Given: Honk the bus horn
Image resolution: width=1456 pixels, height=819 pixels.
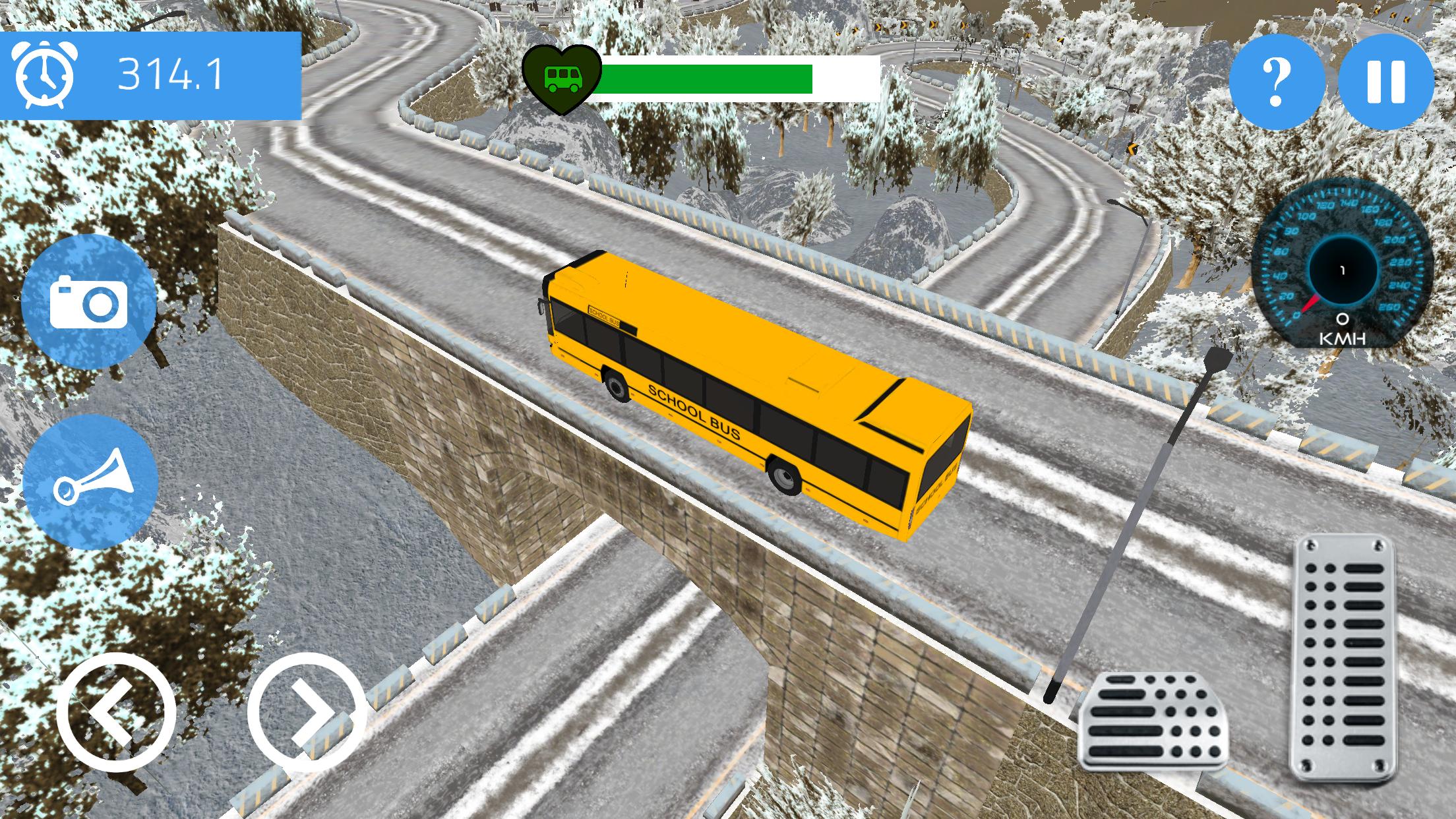Looking at the screenshot, I should 90,483.
